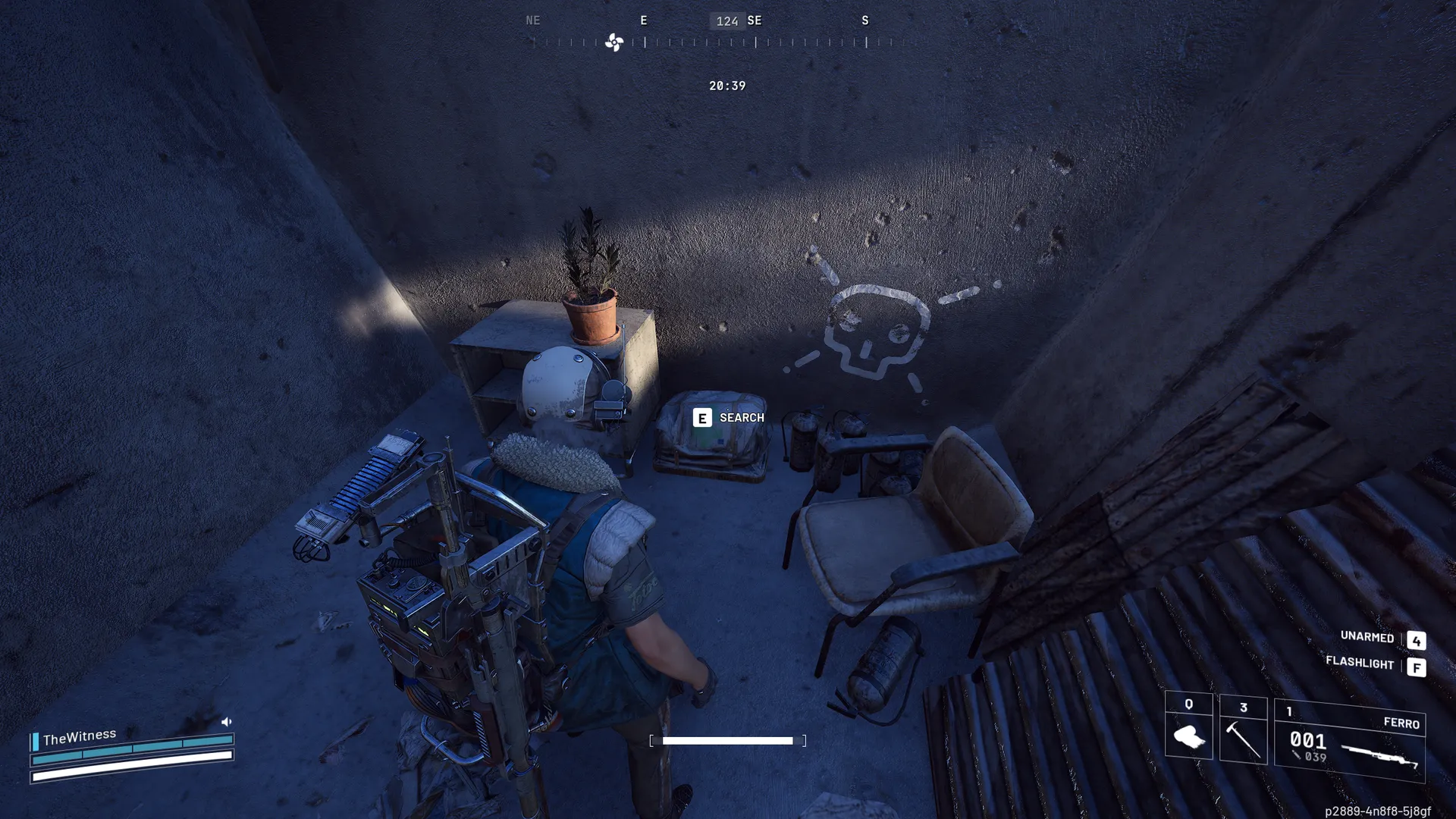1456x819 pixels.
Task: Select the fan-shaped marker on the compass
Action: [613, 42]
